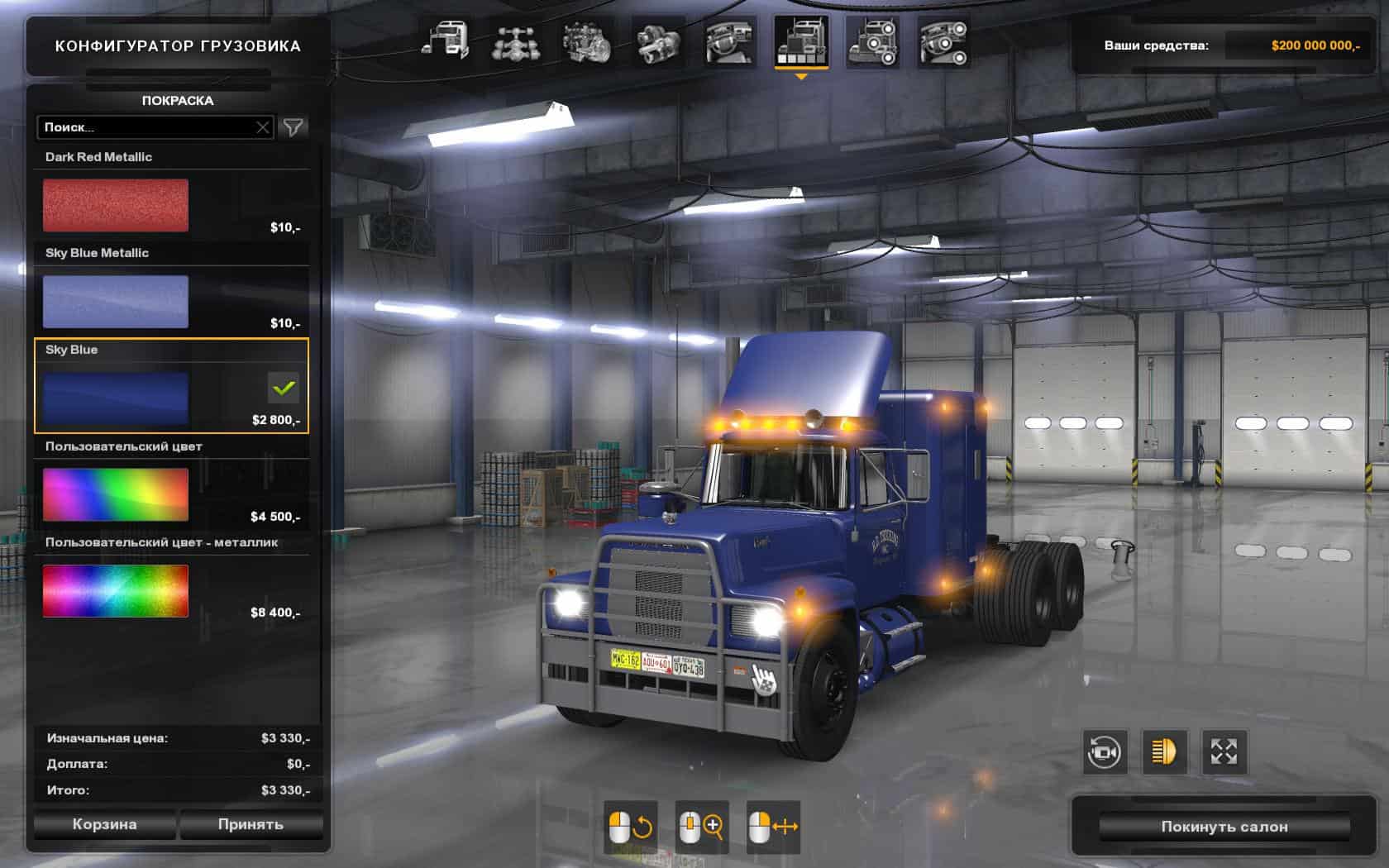Open the Корзина cart
This screenshot has width=1389, height=868.
pos(104,824)
